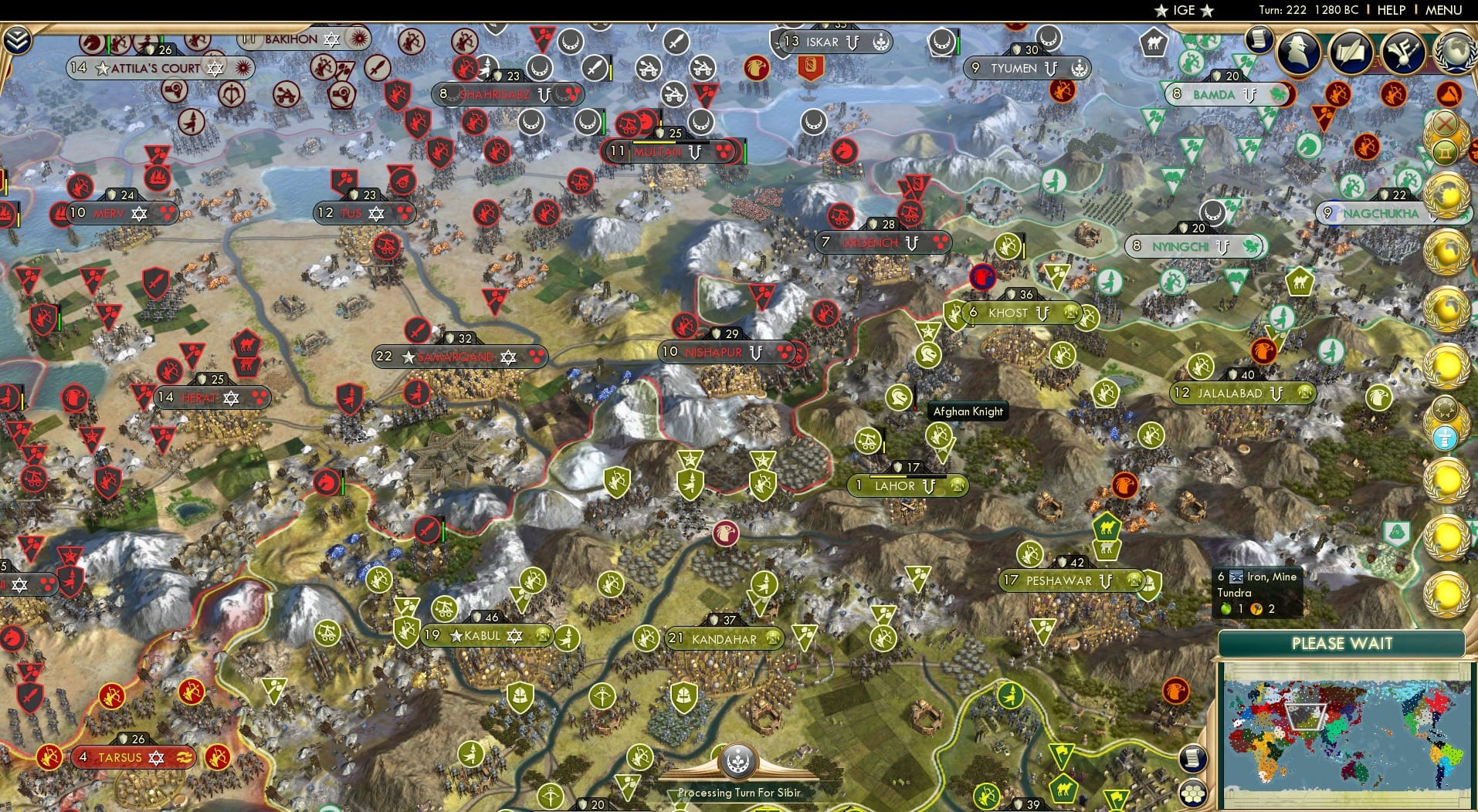Click the laurel emblem above Processing Turn text
Image resolution: width=1478 pixels, height=812 pixels.
739,760
